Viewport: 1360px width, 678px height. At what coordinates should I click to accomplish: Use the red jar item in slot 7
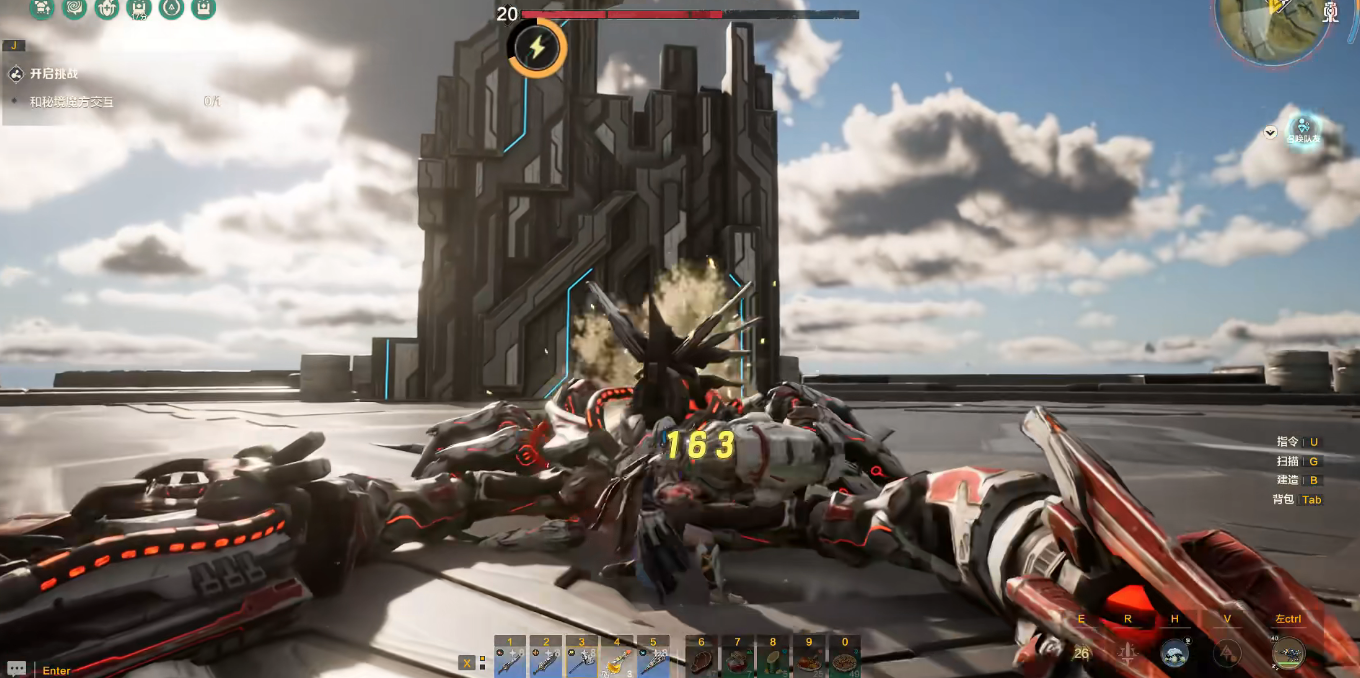(x=738, y=660)
